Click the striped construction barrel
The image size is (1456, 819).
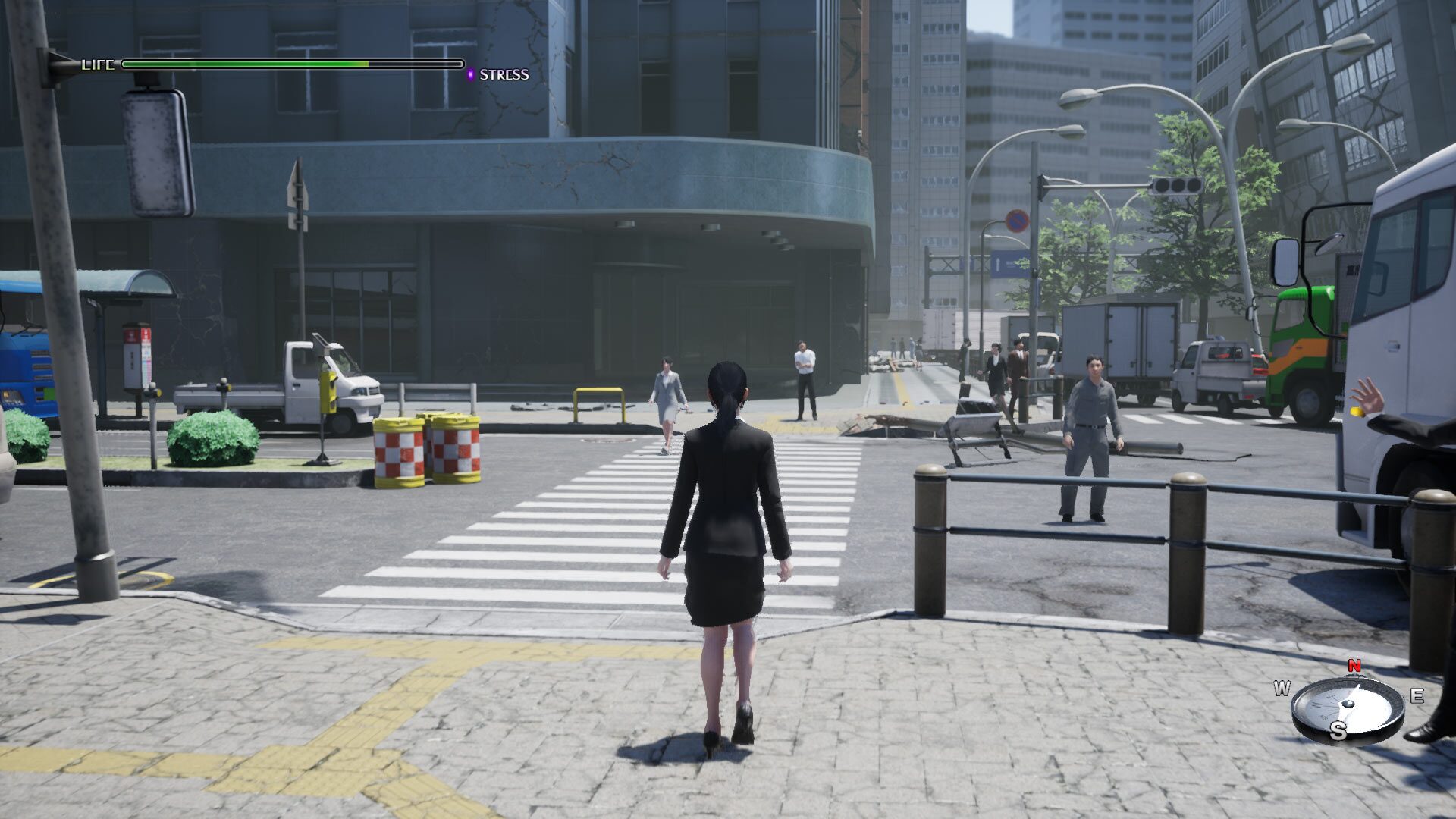[x=398, y=451]
